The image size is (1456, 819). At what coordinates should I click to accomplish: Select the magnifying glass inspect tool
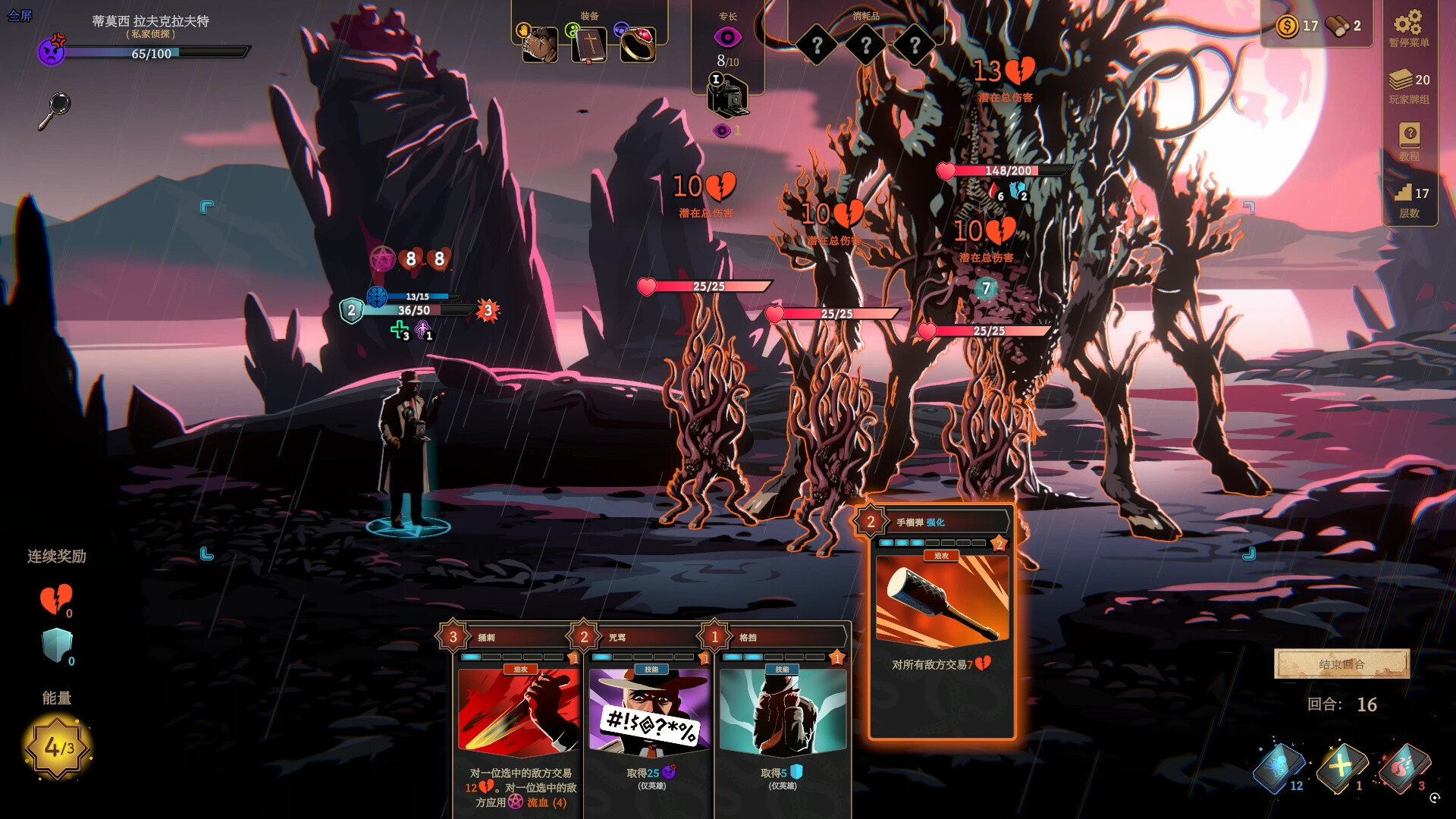(x=55, y=111)
